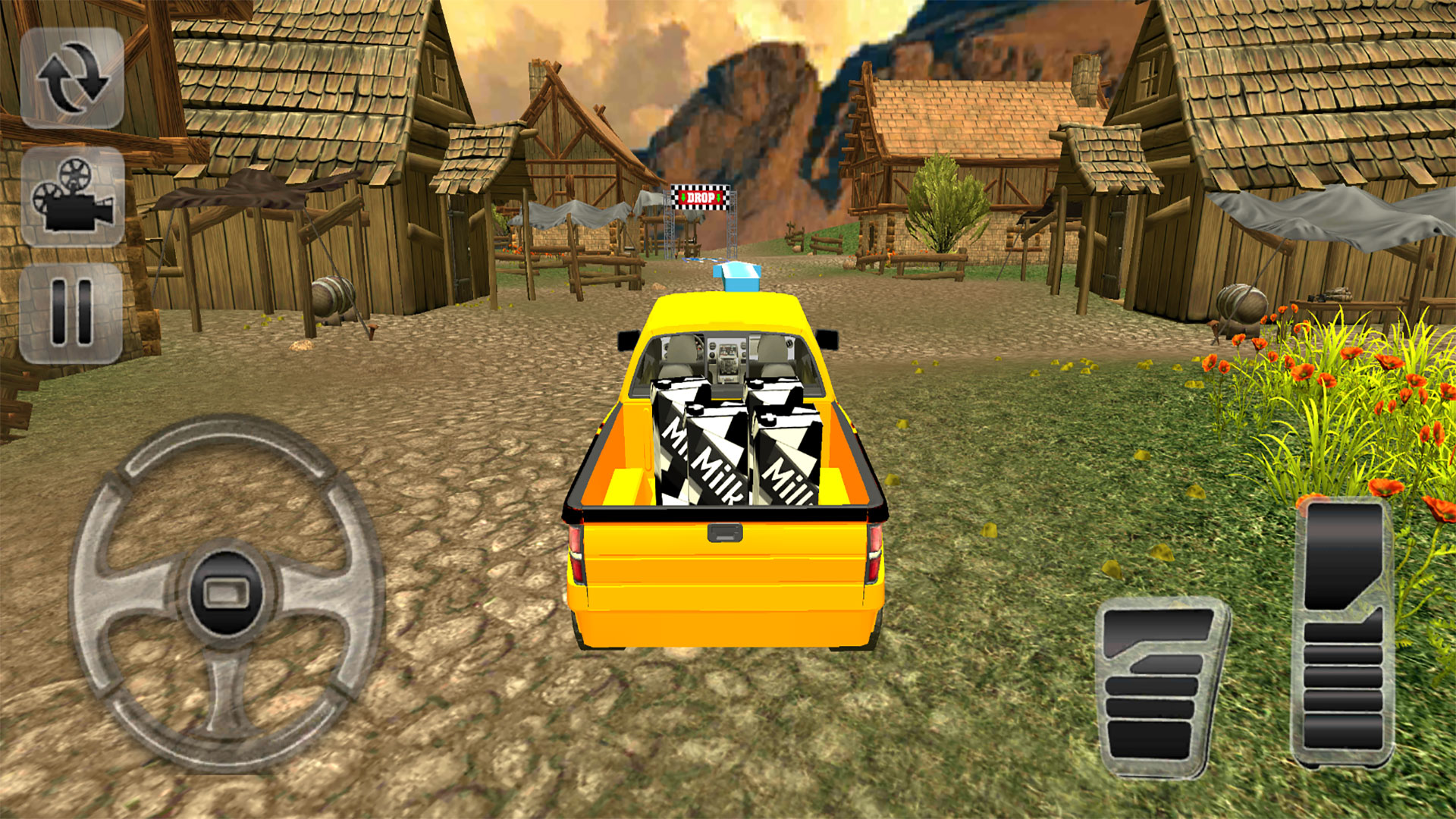
Task: Click the DROP checkered banner
Action: coord(701,196)
